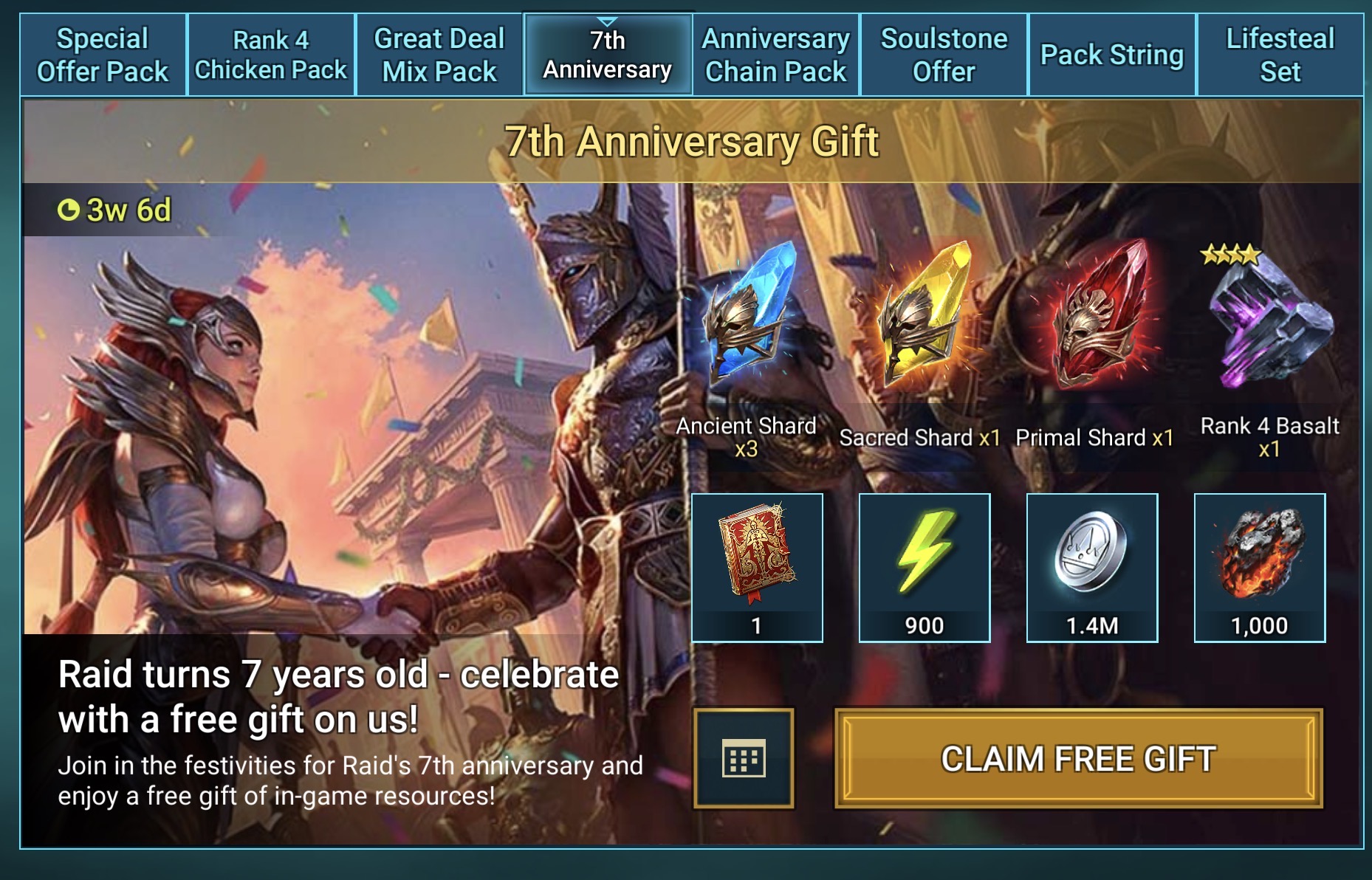Tap the 1.4M silver coin slot
The height and width of the screenshot is (880, 1372).
pos(1092,567)
